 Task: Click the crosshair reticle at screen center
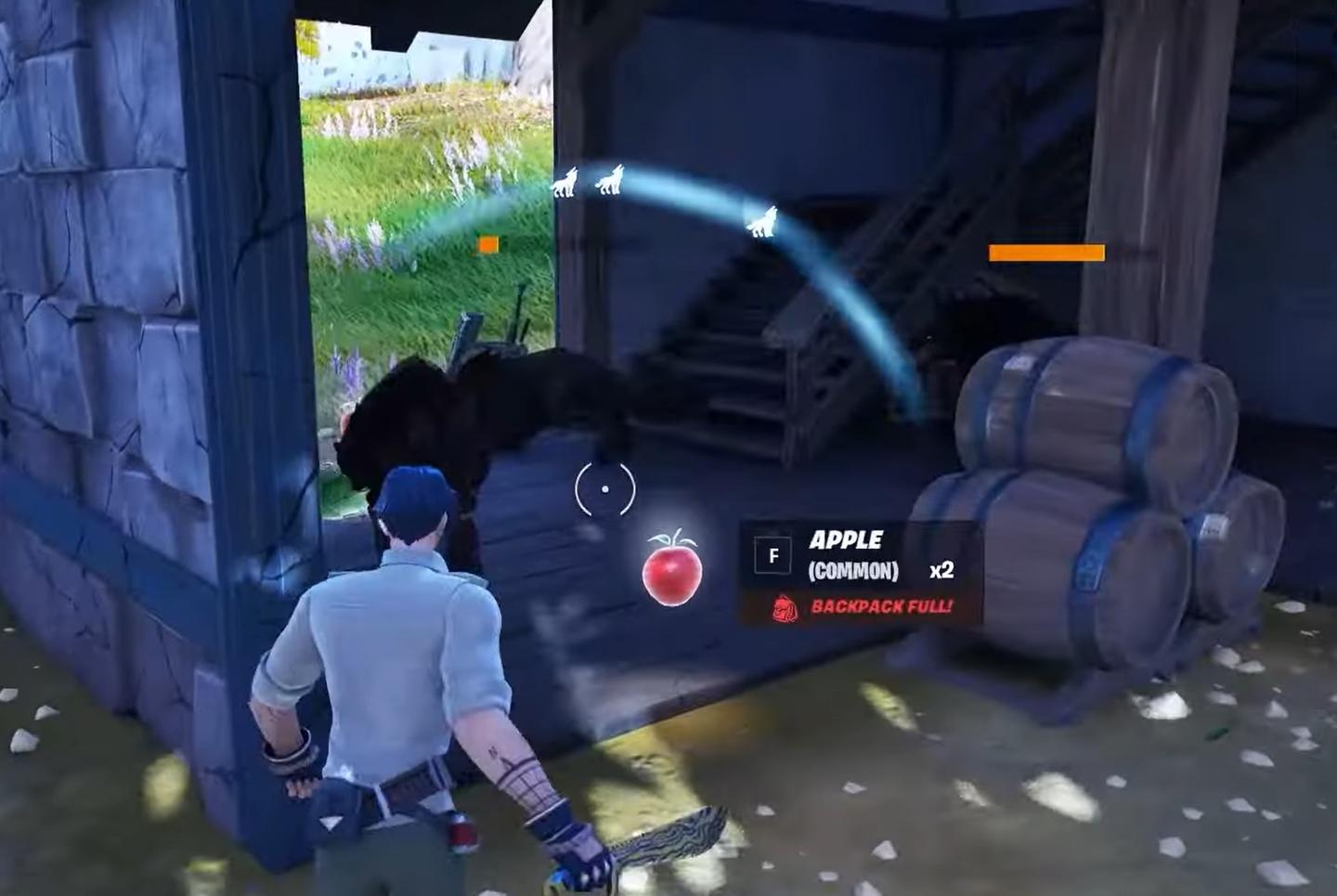604,487
